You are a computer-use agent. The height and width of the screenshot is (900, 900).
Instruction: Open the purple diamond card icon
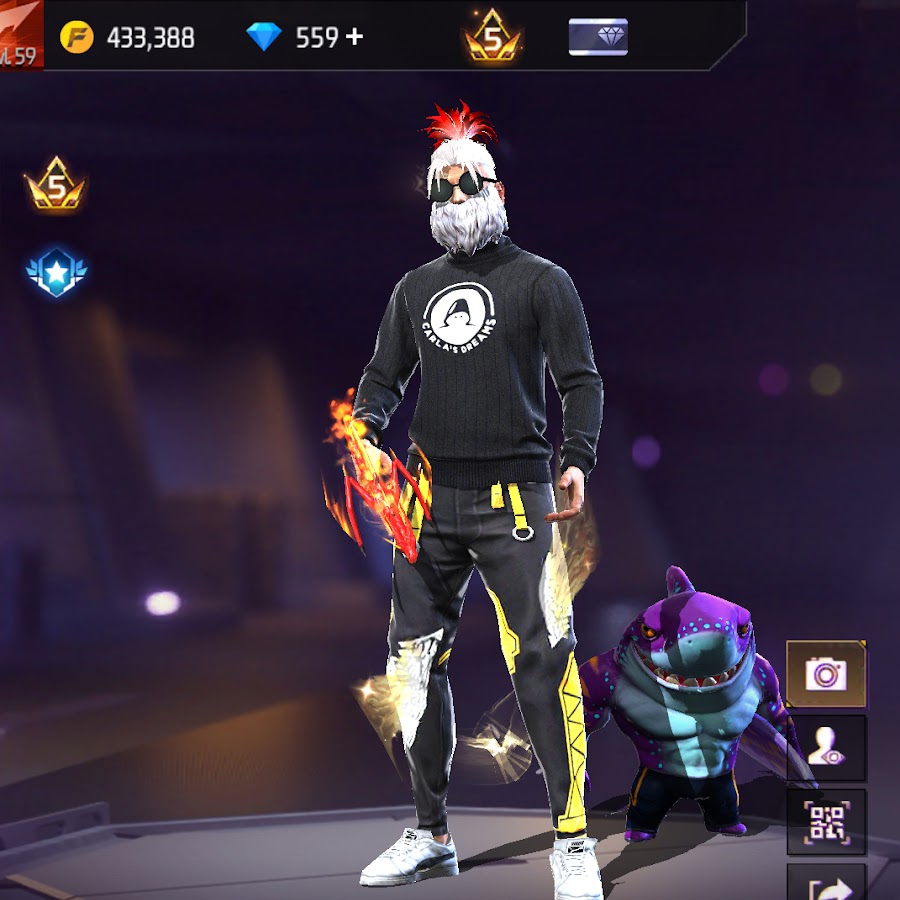[x=598, y=37]
